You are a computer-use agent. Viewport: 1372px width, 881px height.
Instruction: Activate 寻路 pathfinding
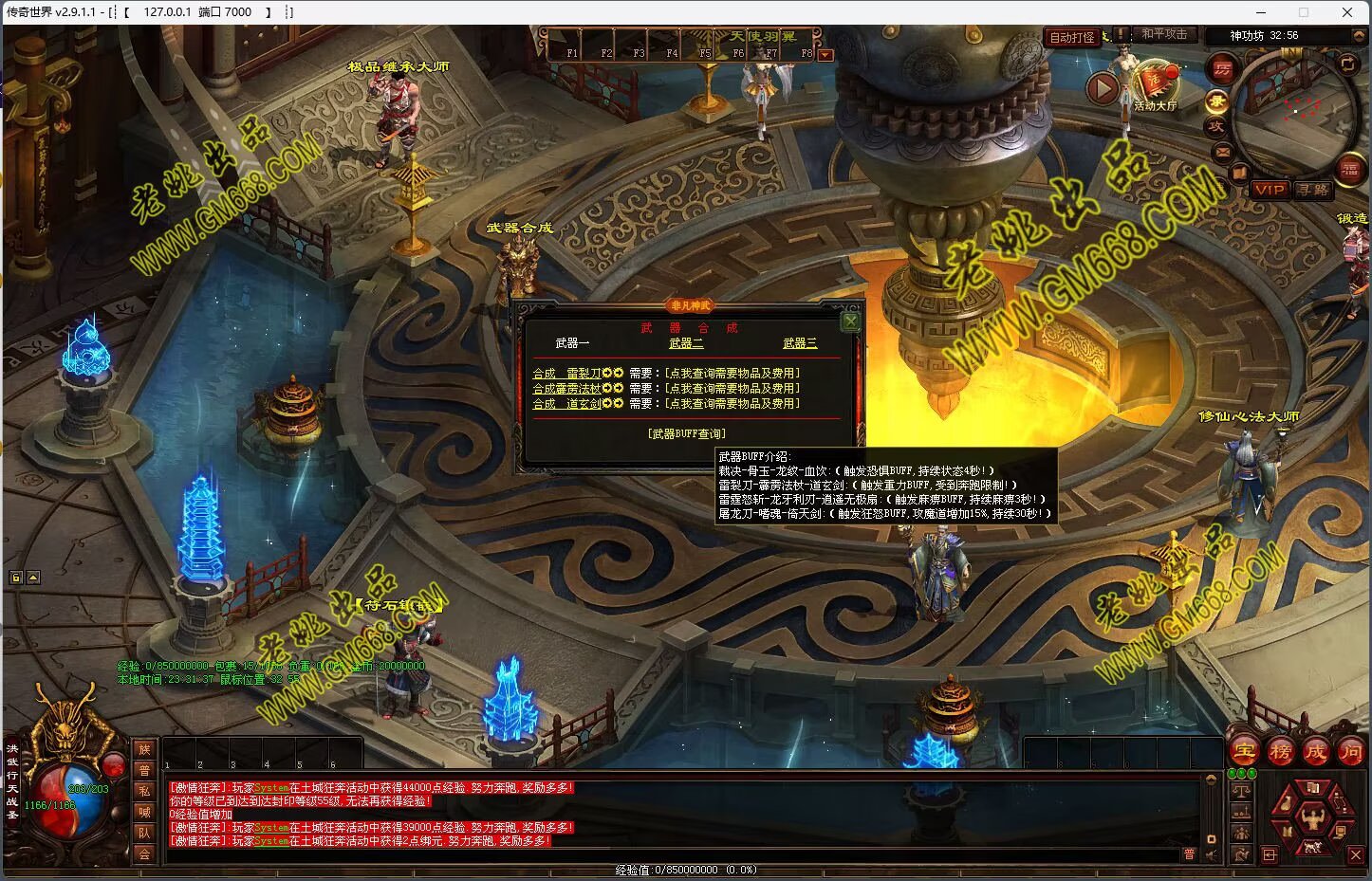[x=1313, y=190]
